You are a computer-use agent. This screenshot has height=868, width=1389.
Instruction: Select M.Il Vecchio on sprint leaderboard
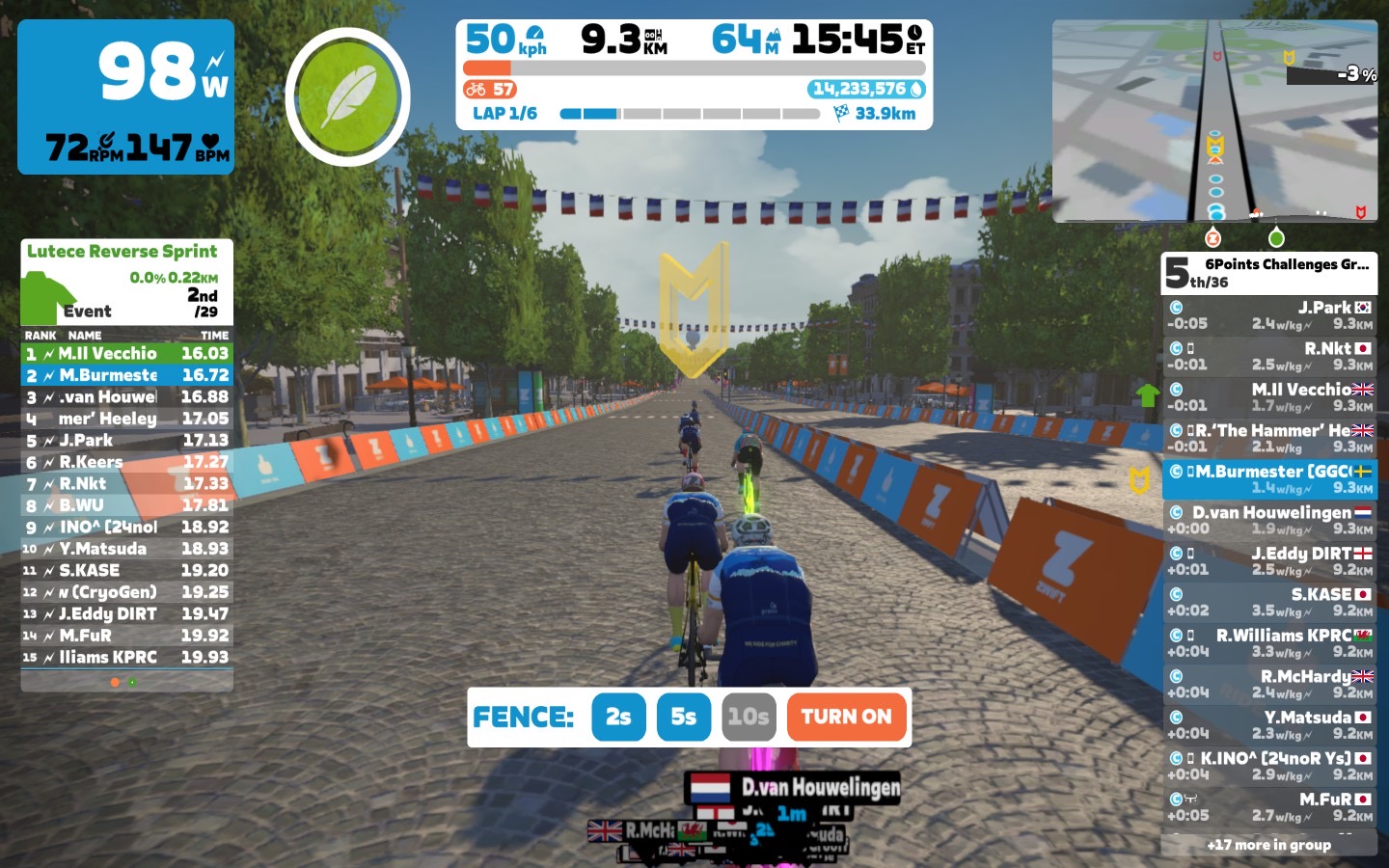[126, 354]
